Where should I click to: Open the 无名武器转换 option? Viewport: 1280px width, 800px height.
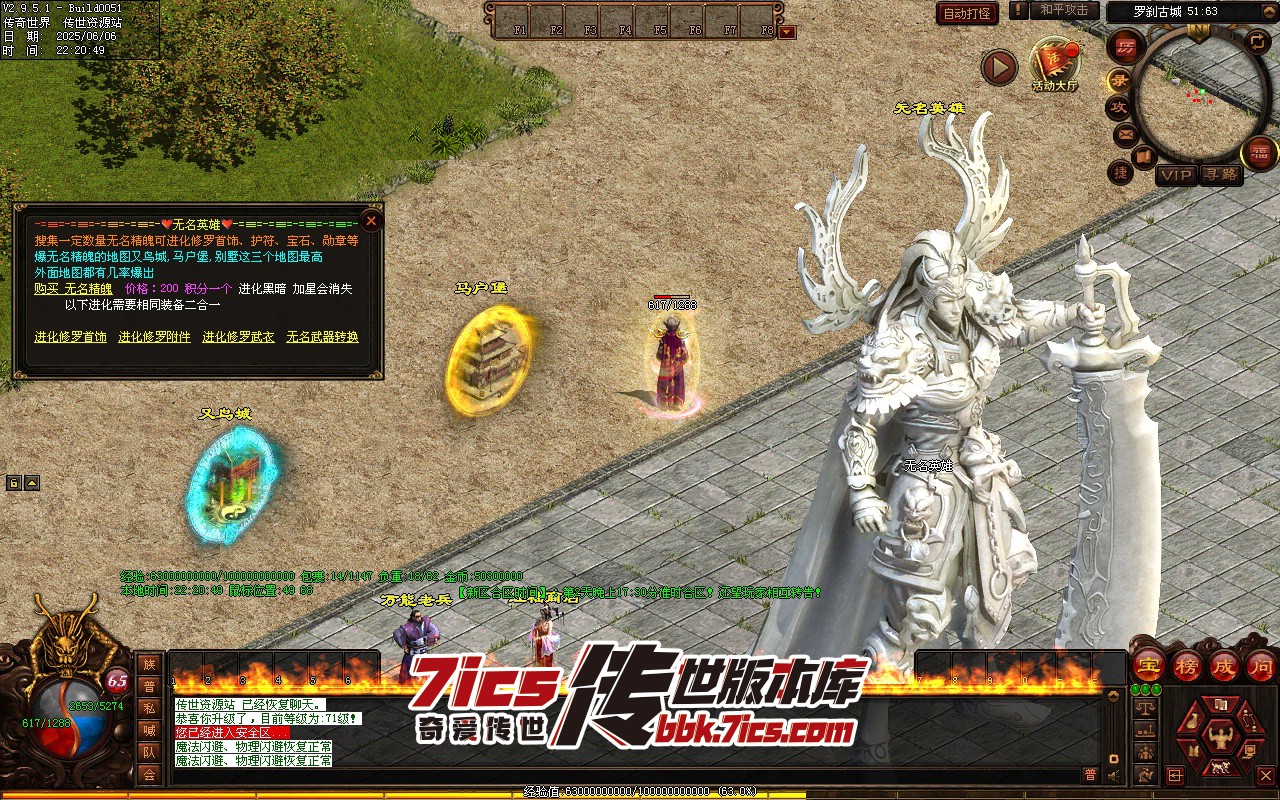(x=322, y=337)
